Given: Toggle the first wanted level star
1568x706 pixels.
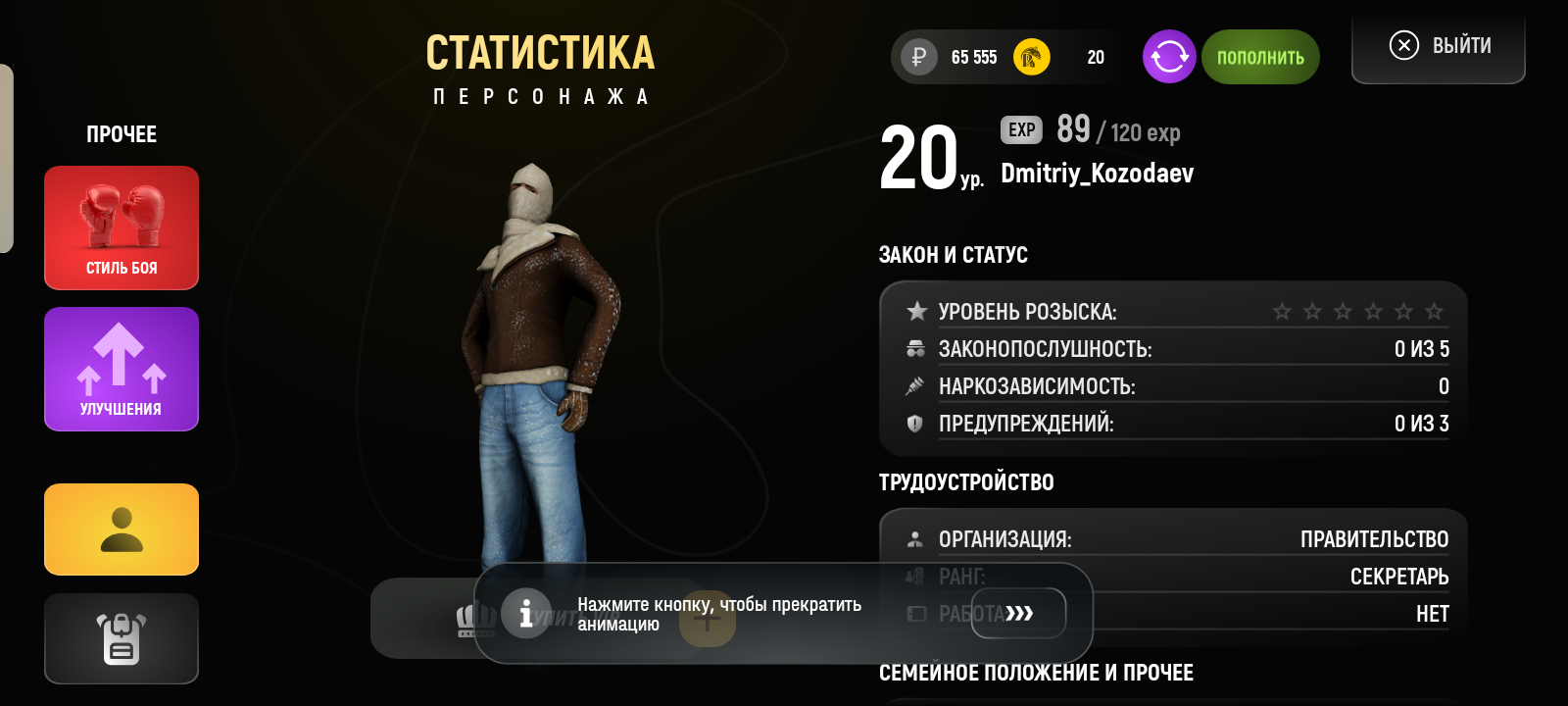Looking at the screenshot, I should [x=1280, y=312].
